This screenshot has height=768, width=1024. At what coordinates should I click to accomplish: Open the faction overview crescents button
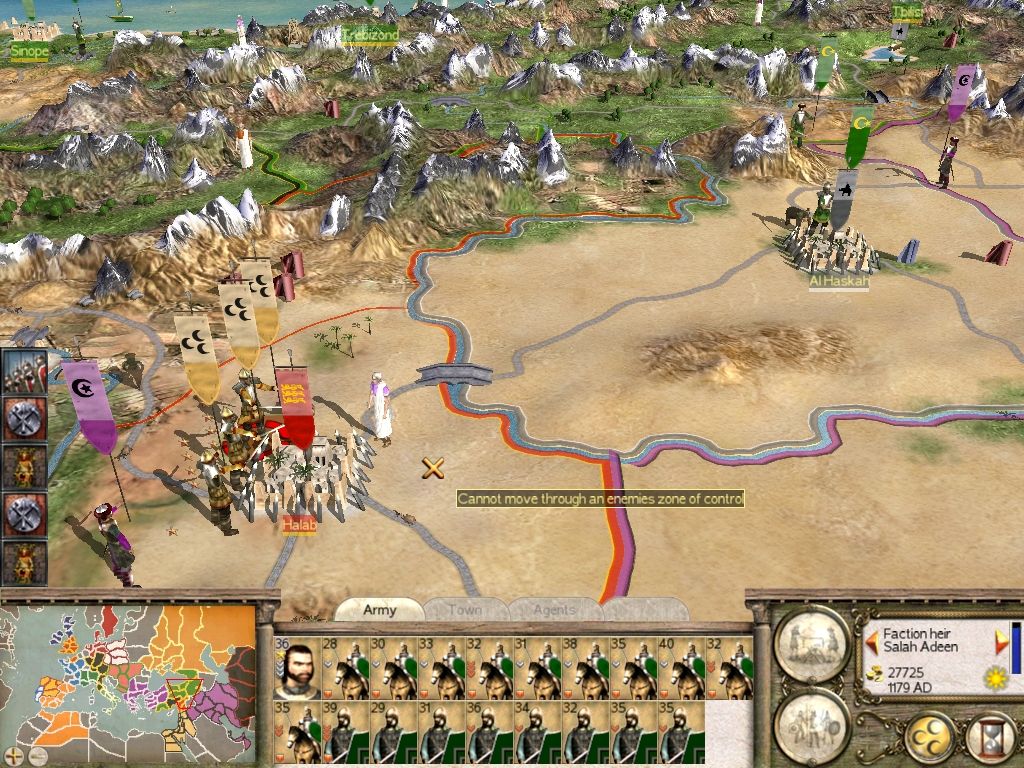click(928, 739)
